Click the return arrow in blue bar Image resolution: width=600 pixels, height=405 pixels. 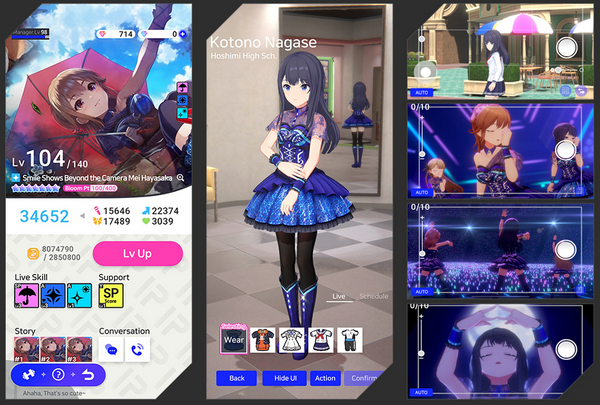point(88,375)
